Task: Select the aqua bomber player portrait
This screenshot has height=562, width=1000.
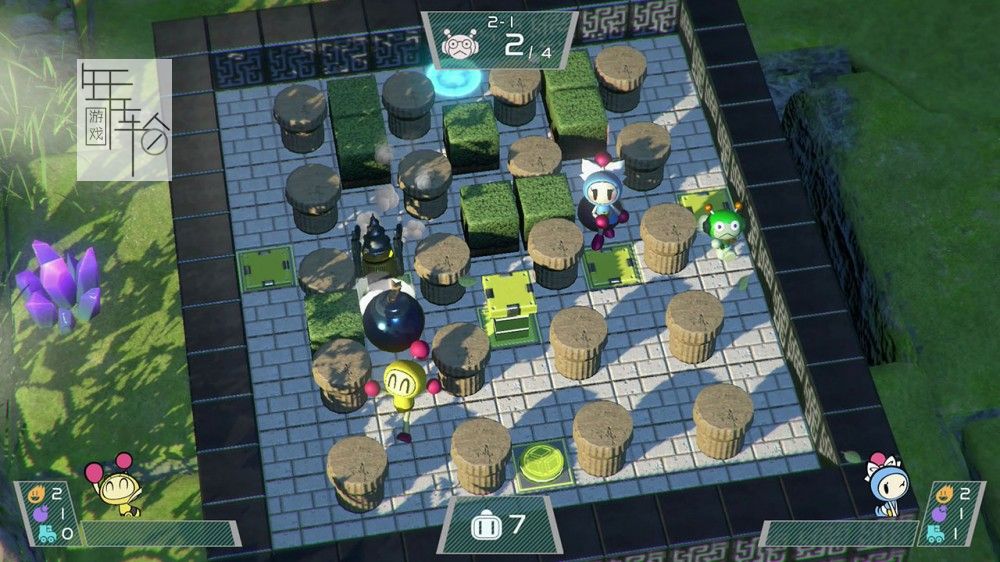Action: click(x=885, y=484)
